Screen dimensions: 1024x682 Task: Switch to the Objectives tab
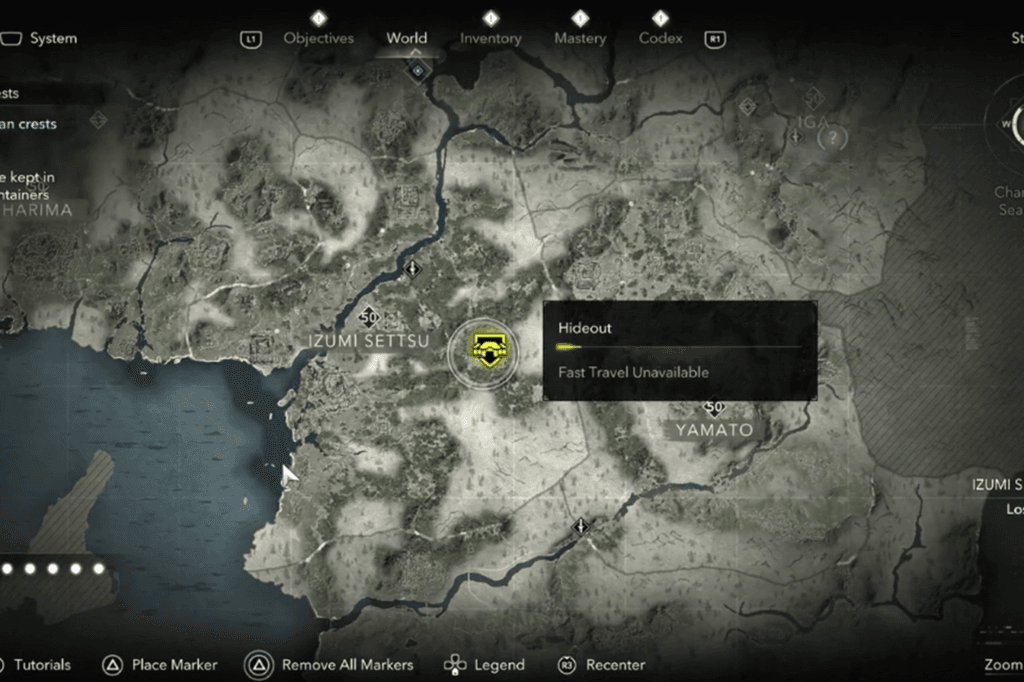pyautogui.click(x=318, y=38)
